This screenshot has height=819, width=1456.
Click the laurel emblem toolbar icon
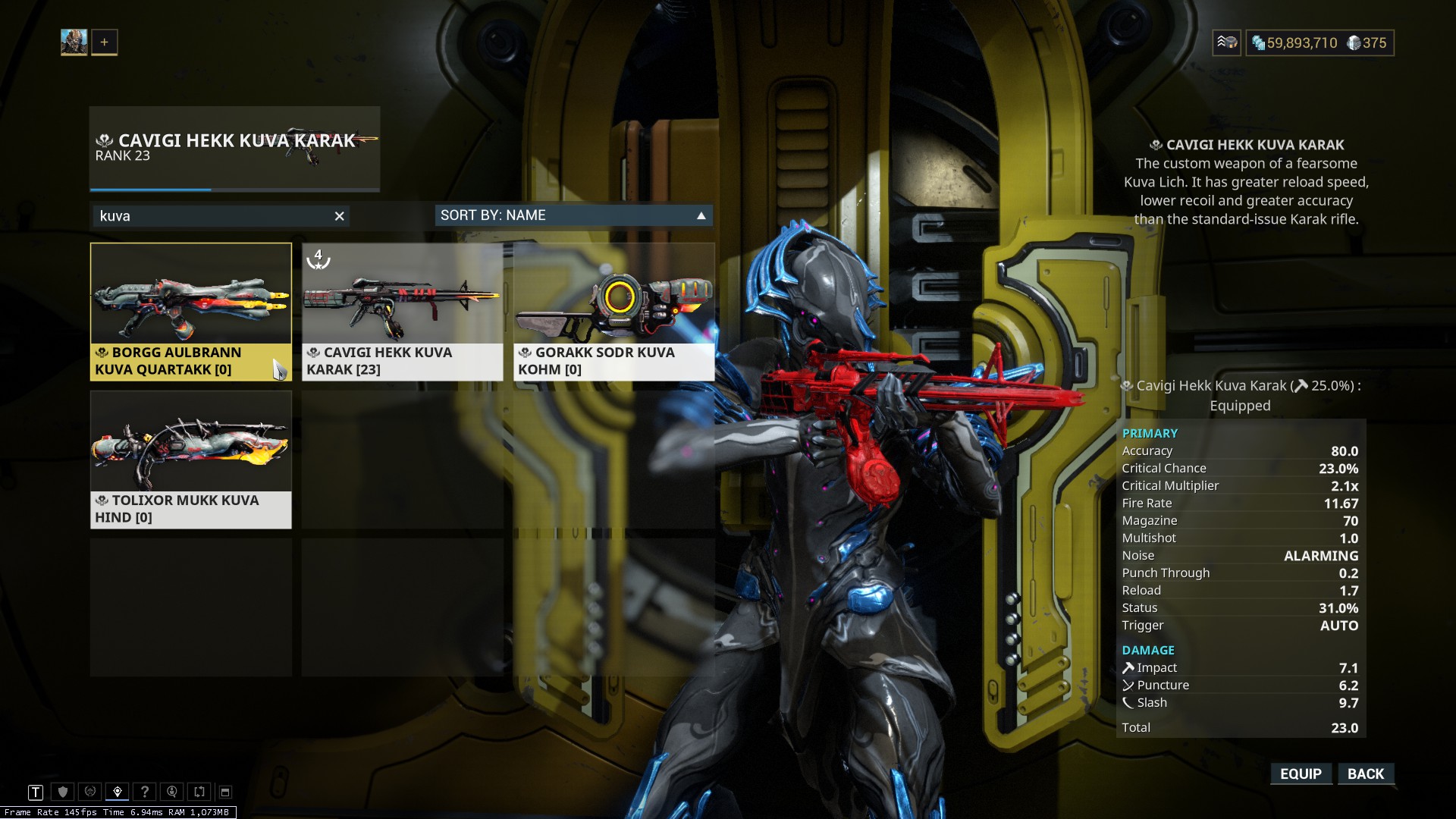pyautogui.click(x=90, y=792)
